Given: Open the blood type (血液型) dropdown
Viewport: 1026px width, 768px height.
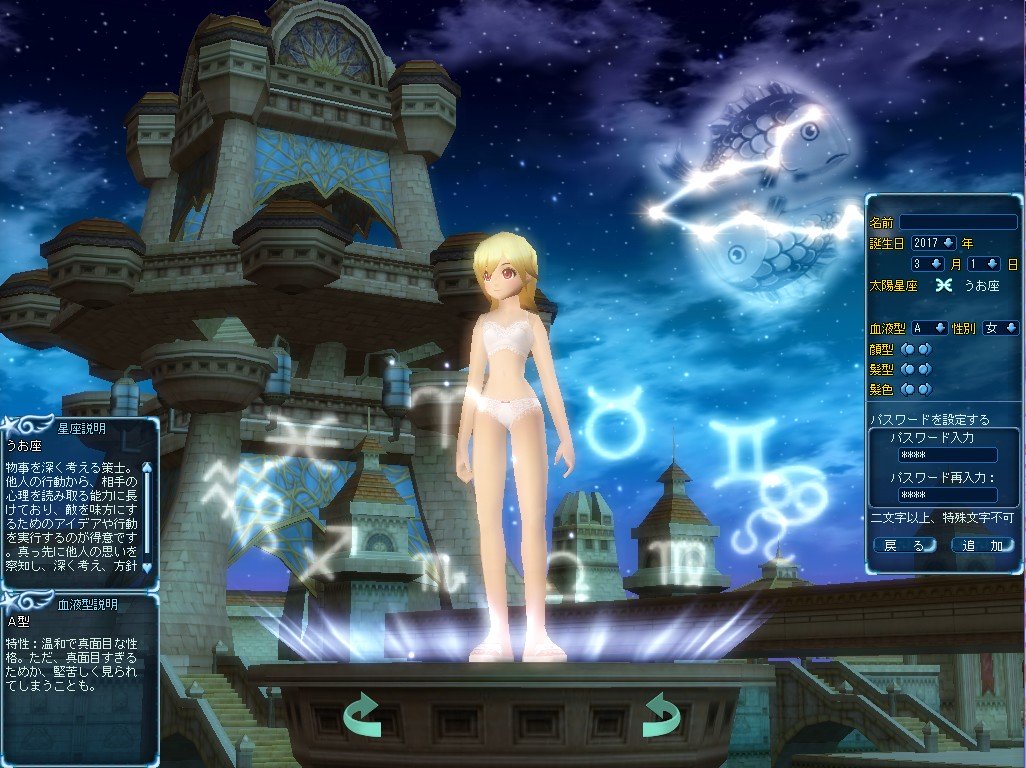Looking at the screenshot, I should (x=942, y=328).
